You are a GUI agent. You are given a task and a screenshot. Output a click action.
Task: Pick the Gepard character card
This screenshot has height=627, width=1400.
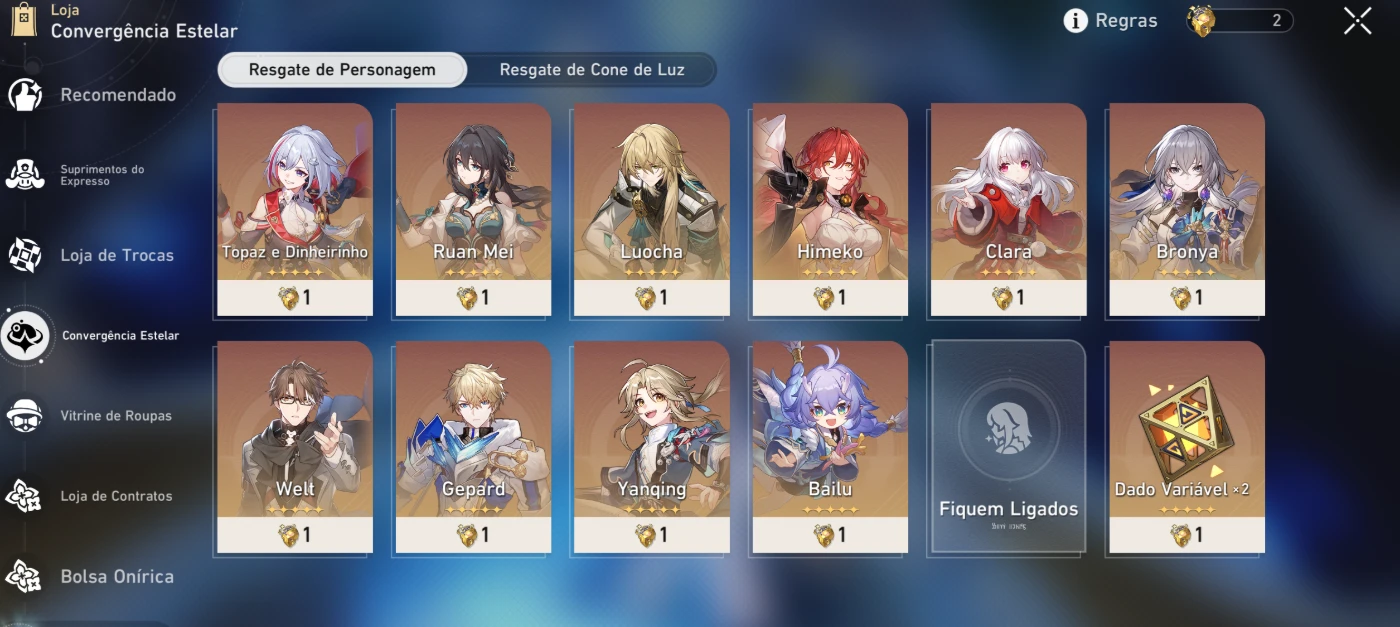473,446
